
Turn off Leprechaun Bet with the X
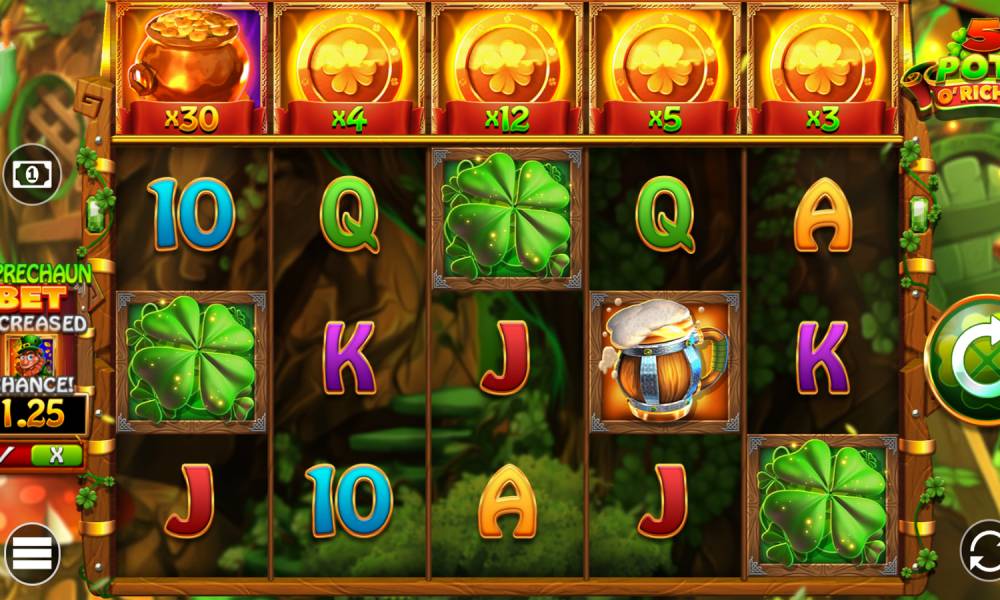(x=56, y=455)
